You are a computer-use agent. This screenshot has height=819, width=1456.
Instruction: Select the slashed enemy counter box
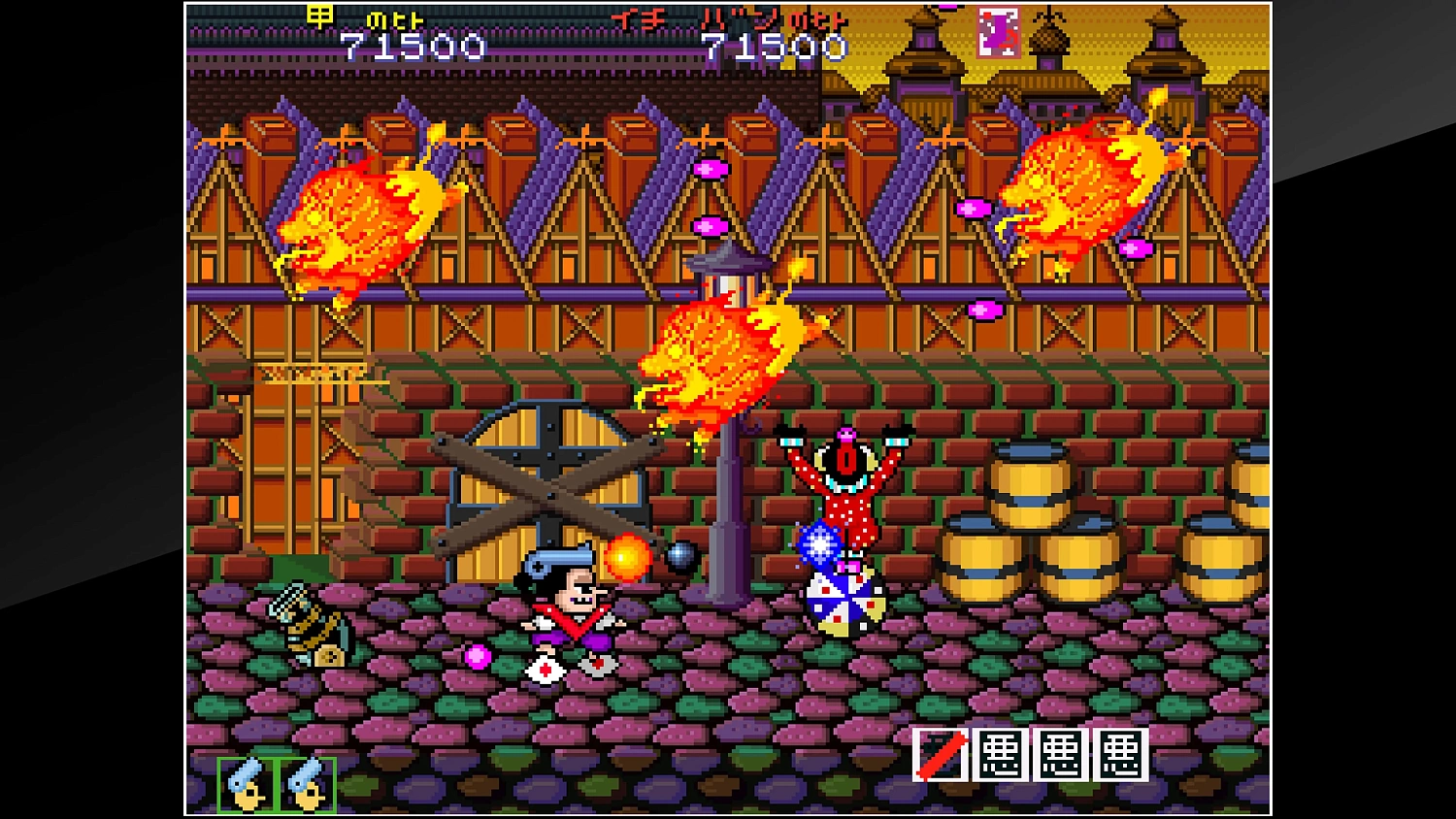pyautogui.click(x=940, y=752)
